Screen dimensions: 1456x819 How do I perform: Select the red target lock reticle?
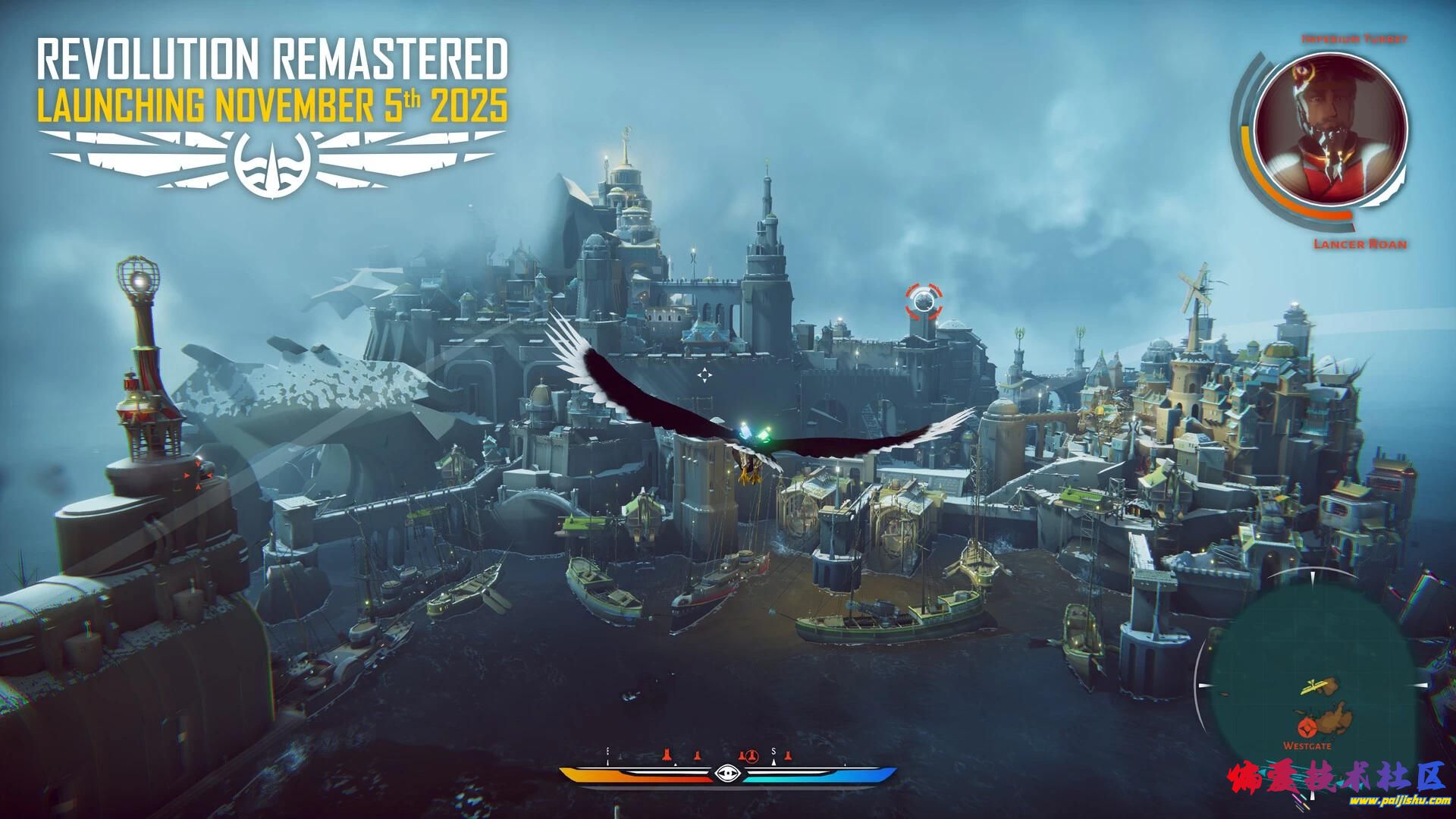click(924, 302)
